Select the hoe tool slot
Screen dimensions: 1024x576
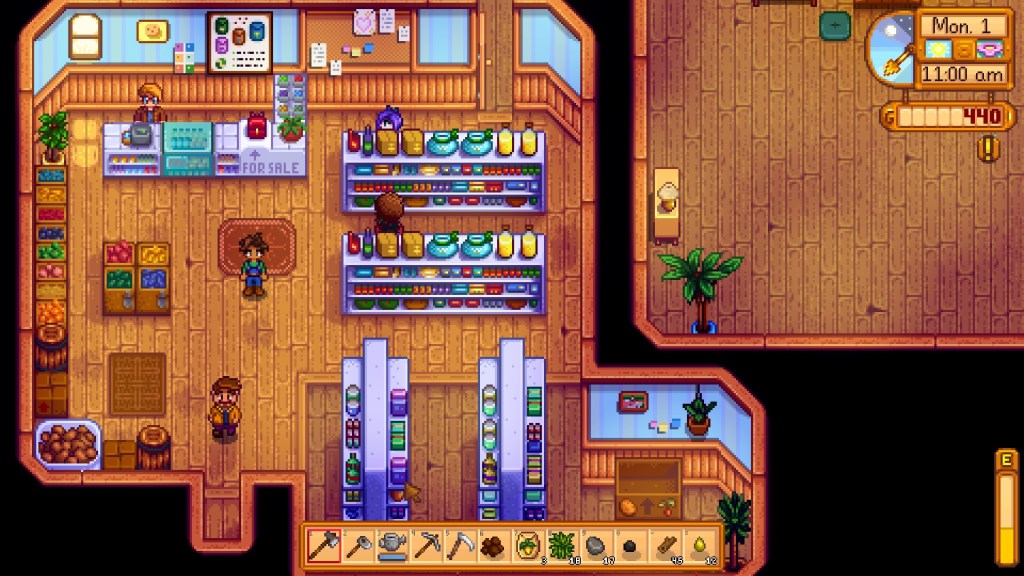(358, 546)
